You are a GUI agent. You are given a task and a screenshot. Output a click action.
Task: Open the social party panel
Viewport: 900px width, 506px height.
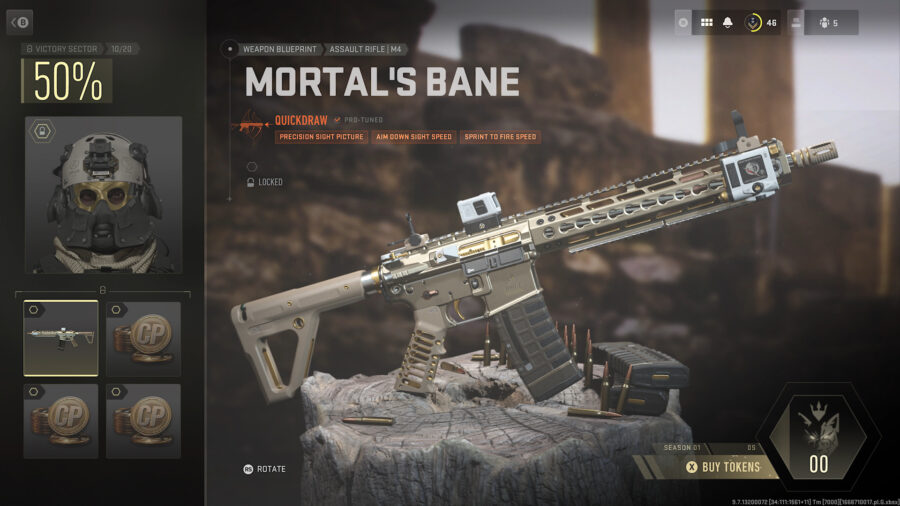(x=825, y=22)
